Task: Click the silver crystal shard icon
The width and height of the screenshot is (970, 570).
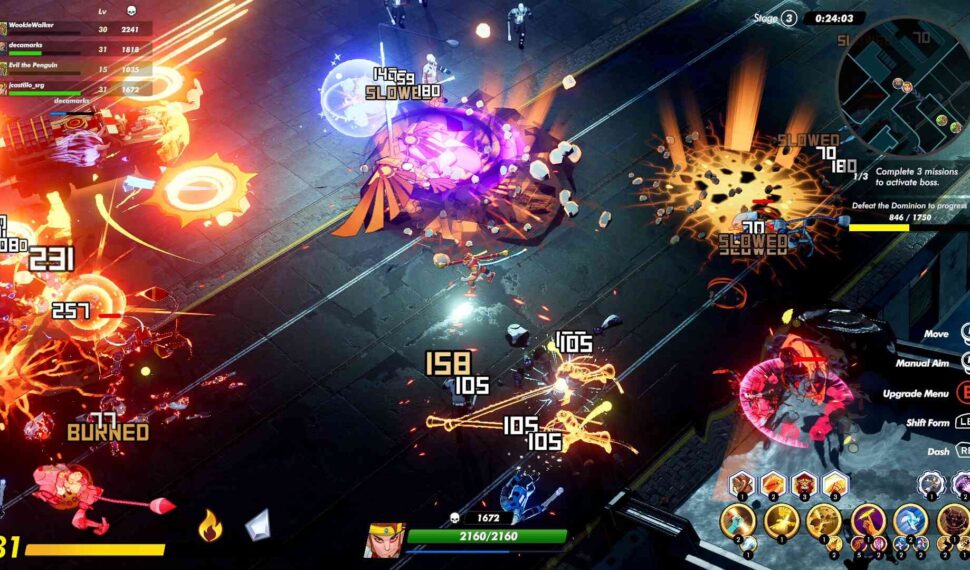Action: click(x=259, y=525)
